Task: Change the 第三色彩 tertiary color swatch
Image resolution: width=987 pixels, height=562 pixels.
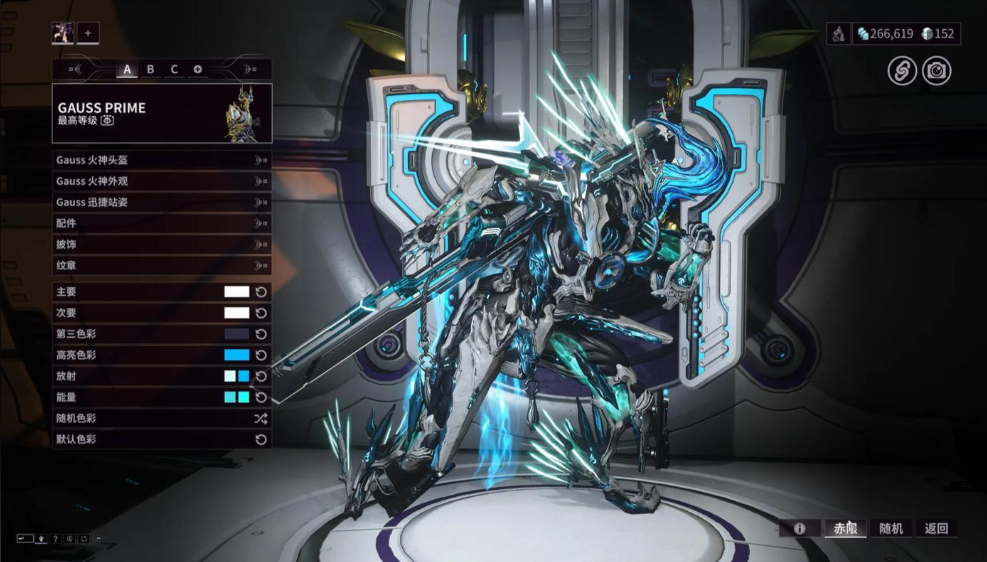Action: pos(236,334)
